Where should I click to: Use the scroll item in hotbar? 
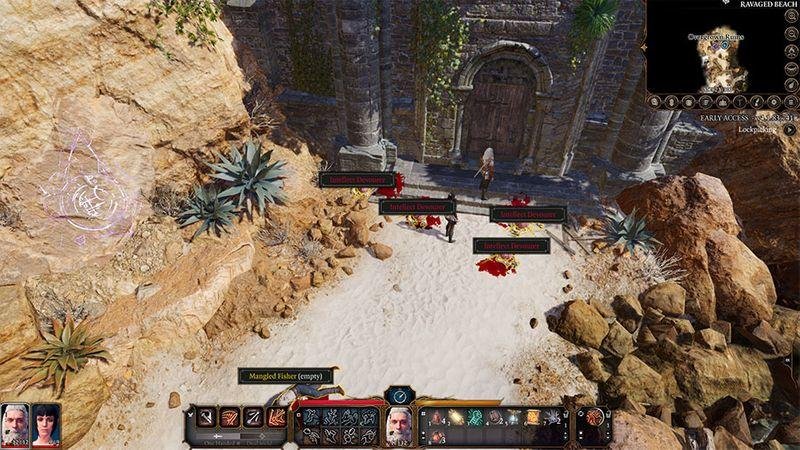pyautogui.click(x=532, y=416)
